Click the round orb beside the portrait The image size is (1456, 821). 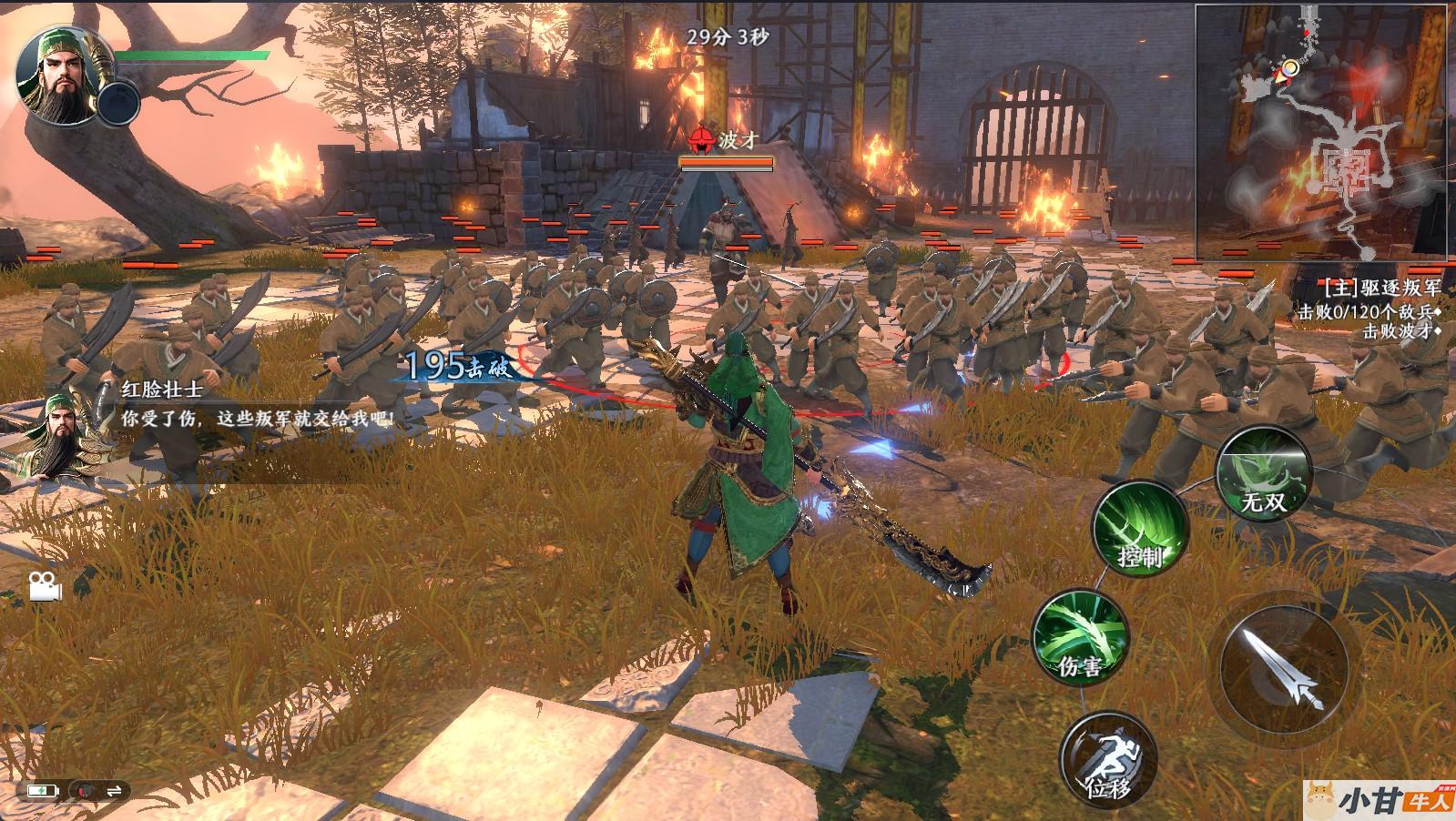[x=118, y=102]
